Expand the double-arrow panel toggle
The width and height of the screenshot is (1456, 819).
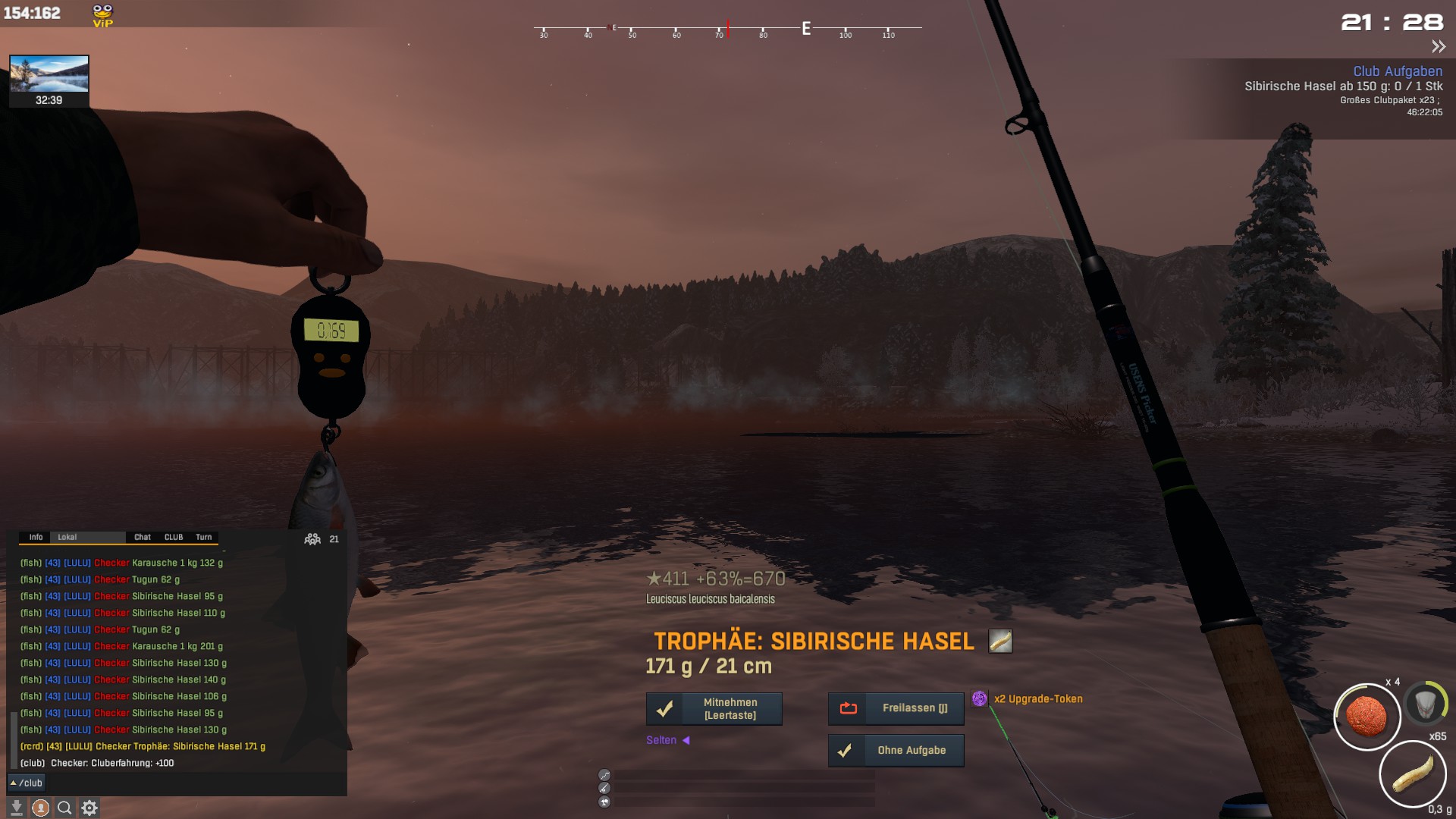click(1438, 47)
